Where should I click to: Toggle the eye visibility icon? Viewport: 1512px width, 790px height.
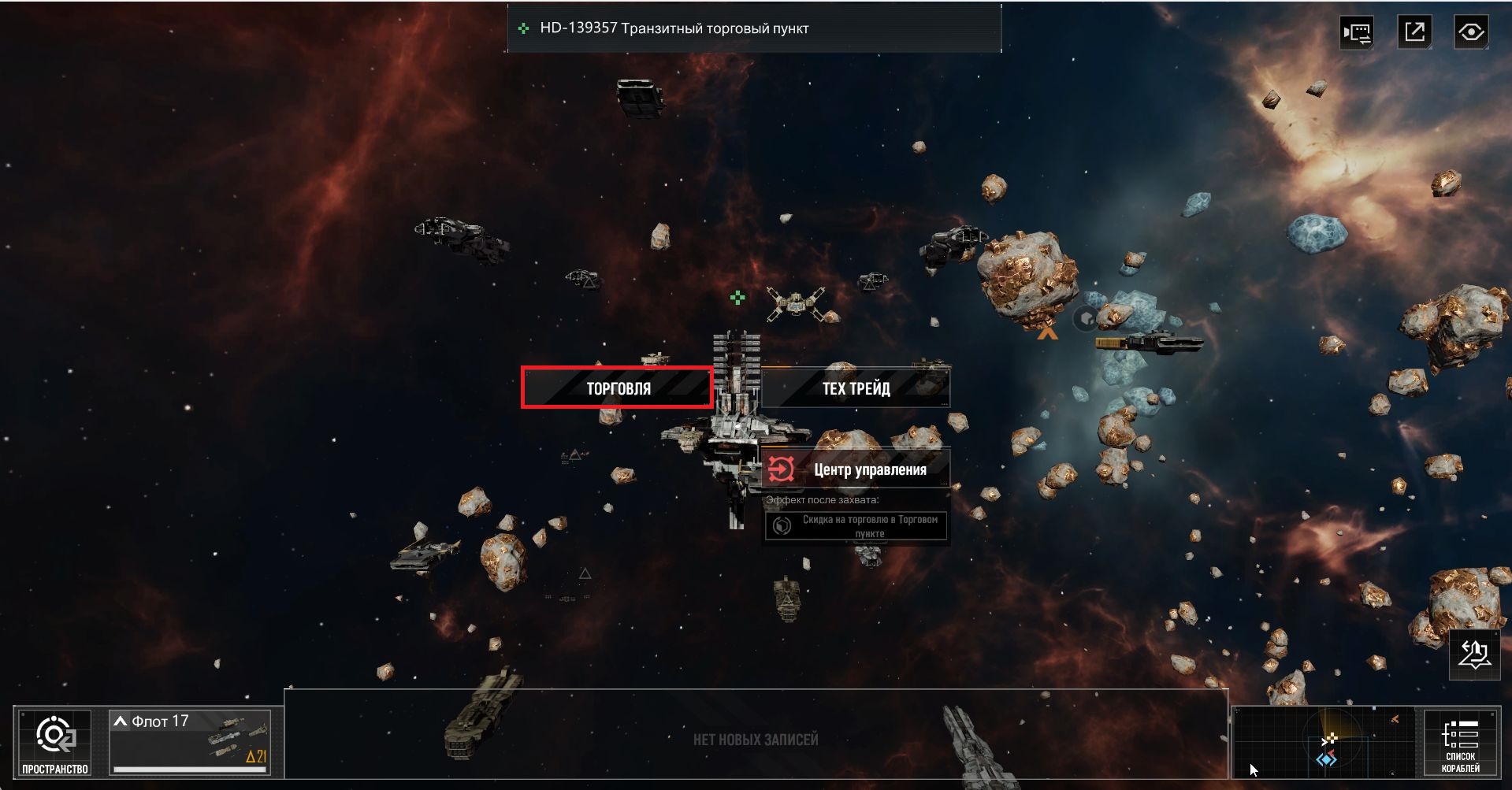coord(1471,32)
